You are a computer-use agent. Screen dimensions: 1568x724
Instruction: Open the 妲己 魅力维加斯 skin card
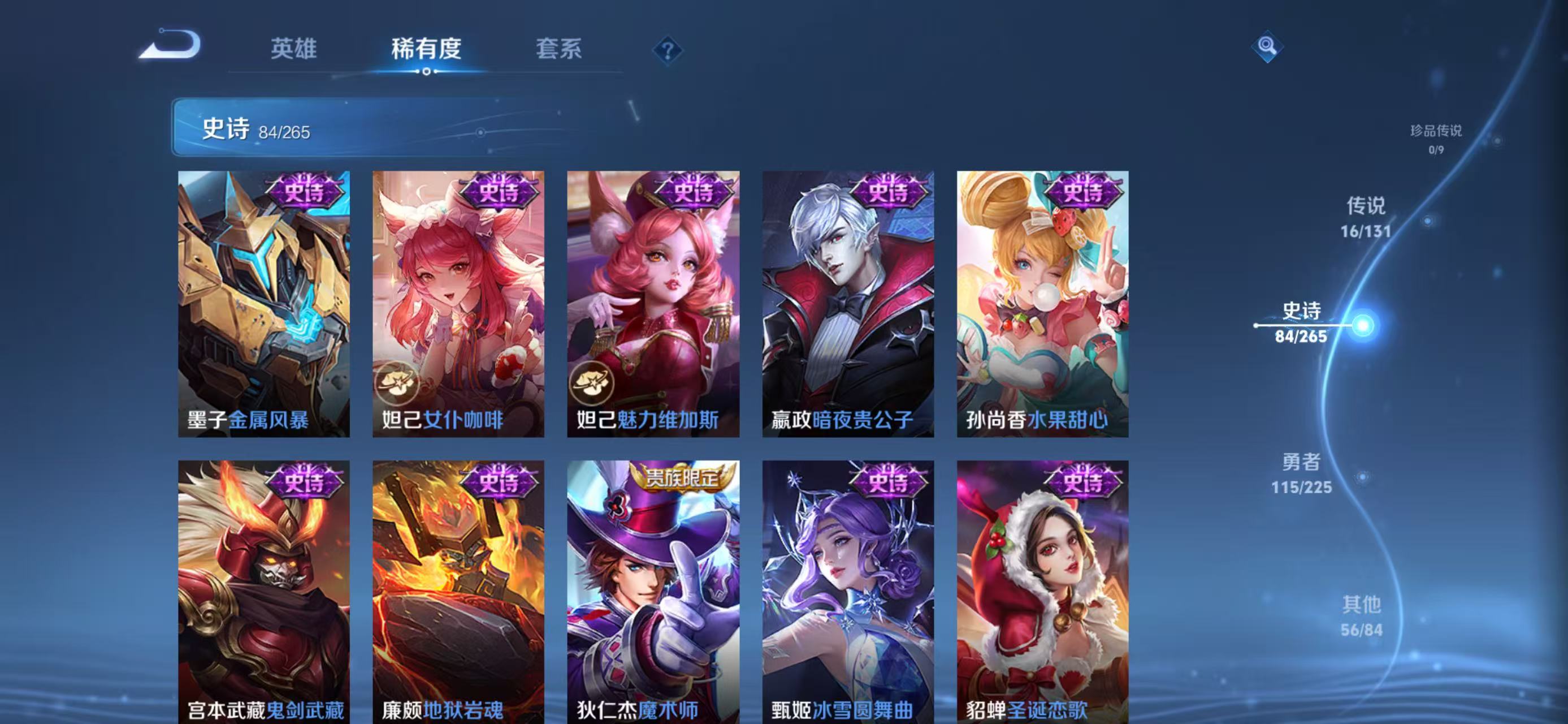pos(653,303)
